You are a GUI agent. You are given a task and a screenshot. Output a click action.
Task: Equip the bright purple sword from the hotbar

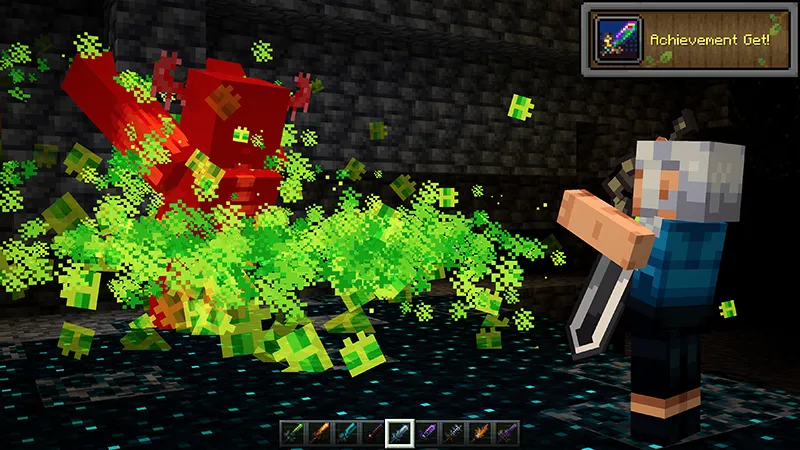point(427,432)
